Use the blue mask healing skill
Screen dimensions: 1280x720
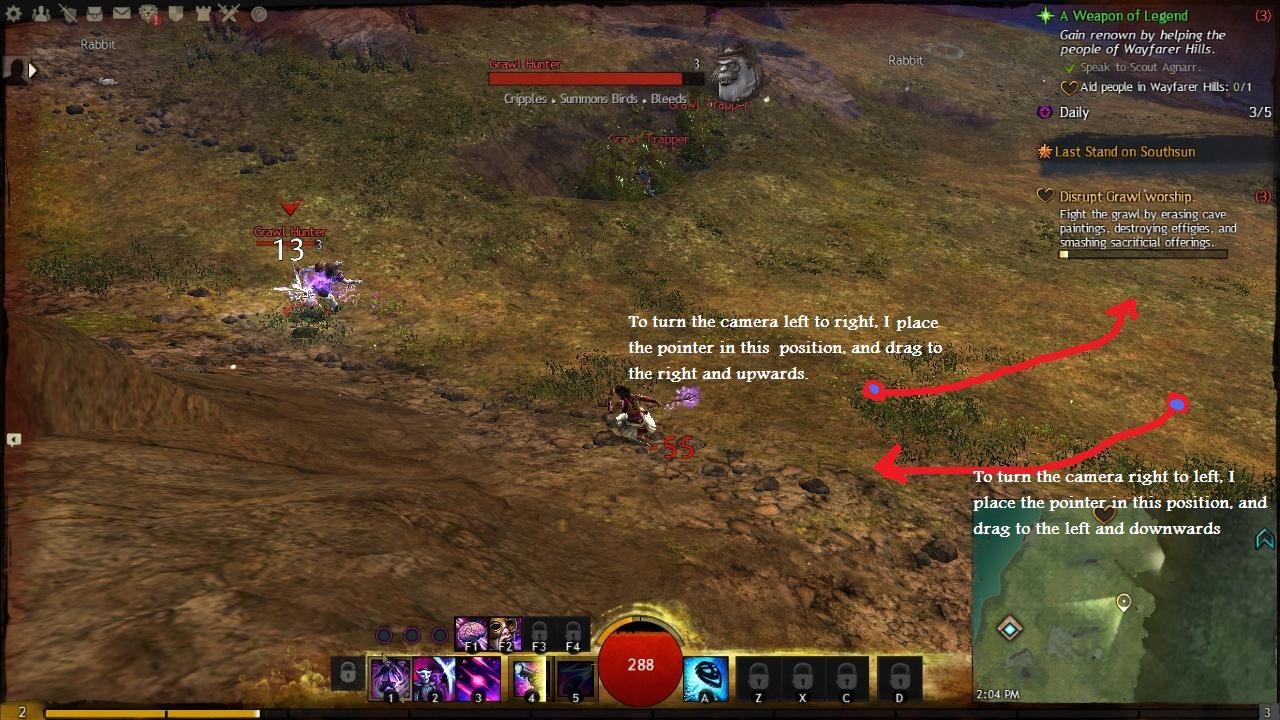click(705, 679)
